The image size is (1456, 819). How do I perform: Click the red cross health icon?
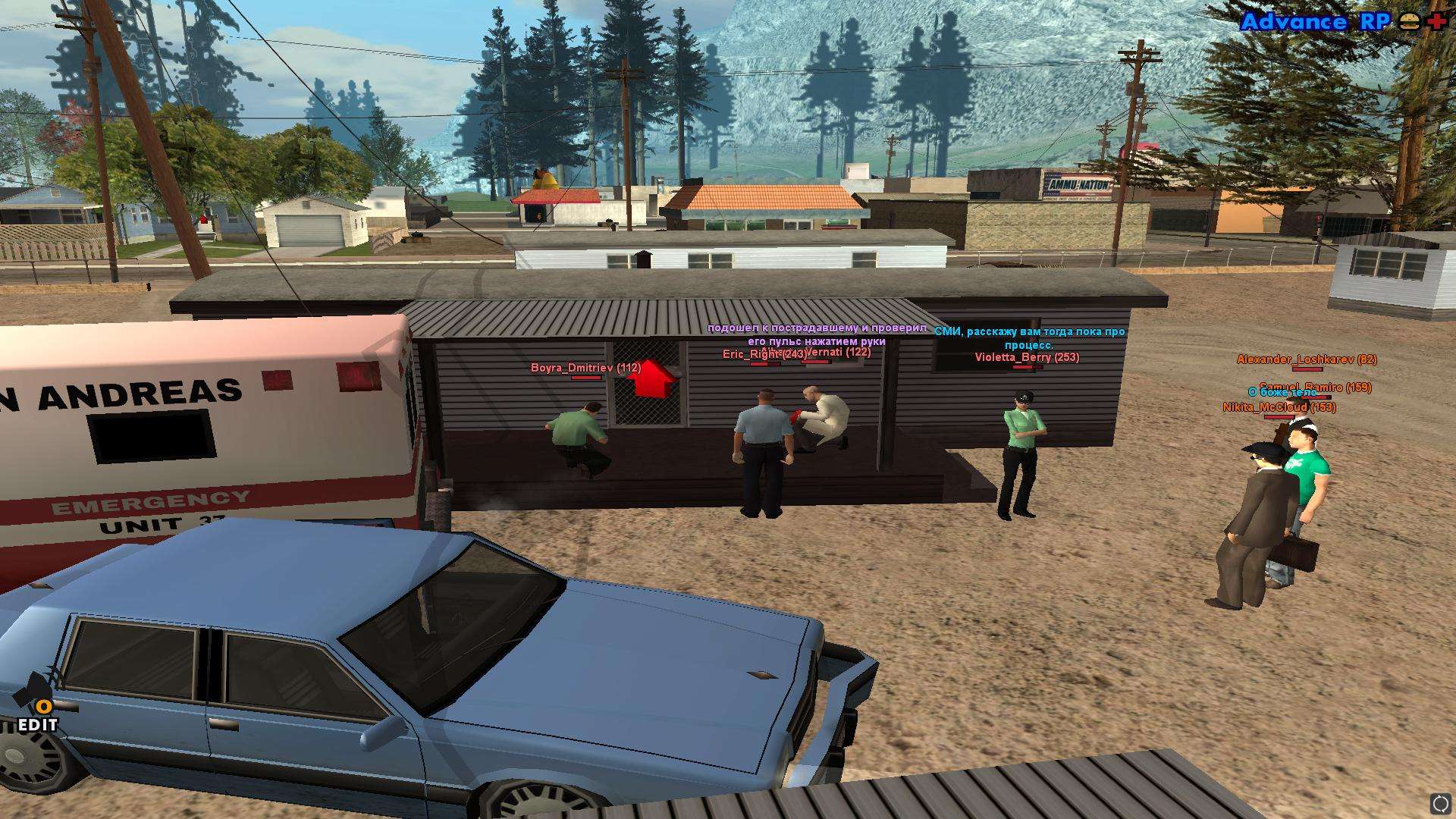pos(1436,21)
